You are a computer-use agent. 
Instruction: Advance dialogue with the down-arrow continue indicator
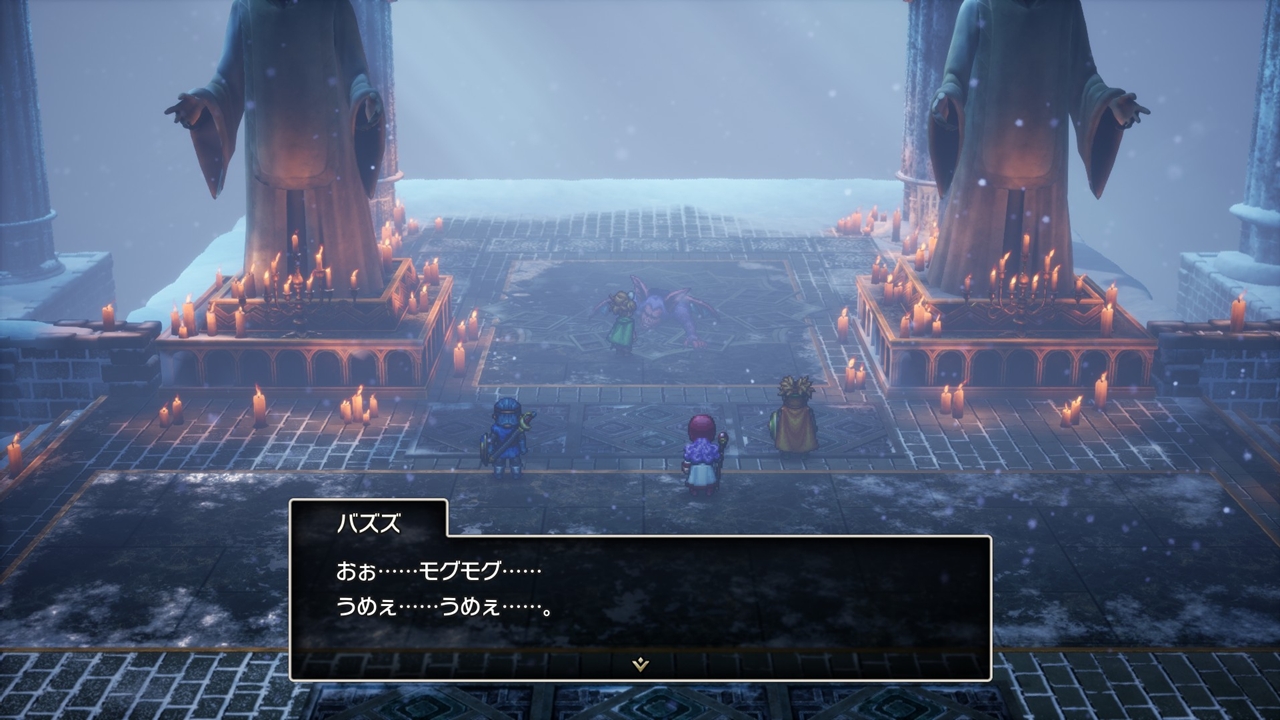pyautogui.click(x=641, y=664)
